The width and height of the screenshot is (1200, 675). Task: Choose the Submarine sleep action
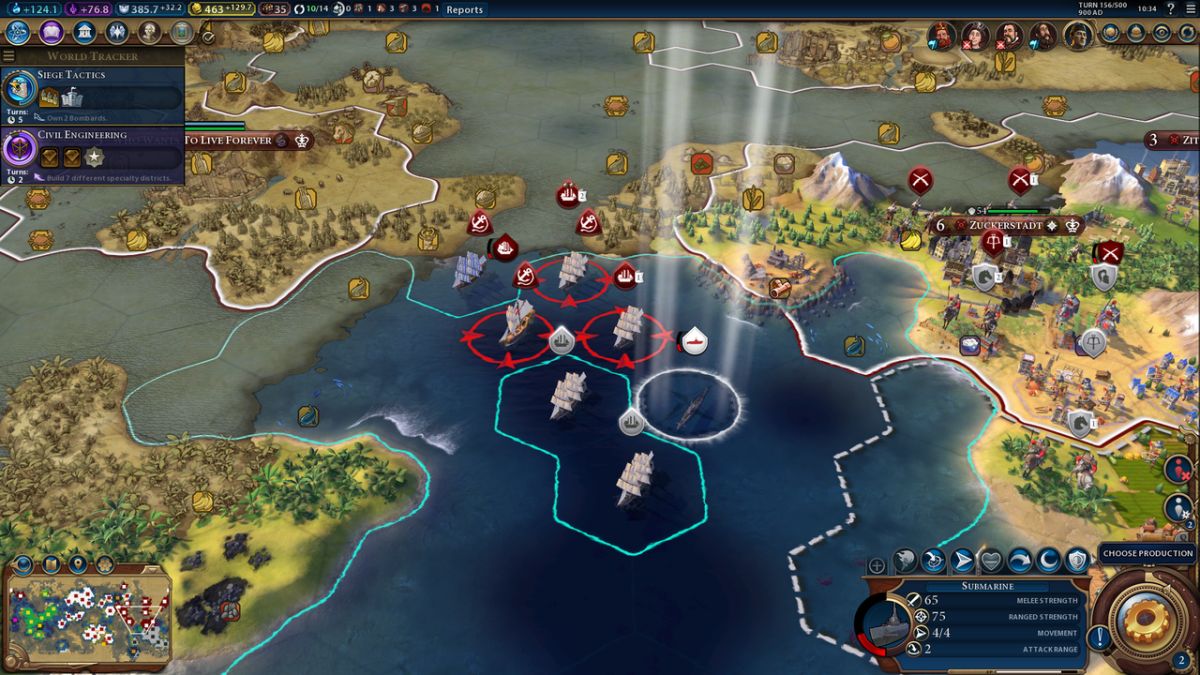pyautogui.click(x=1049, y=561)
